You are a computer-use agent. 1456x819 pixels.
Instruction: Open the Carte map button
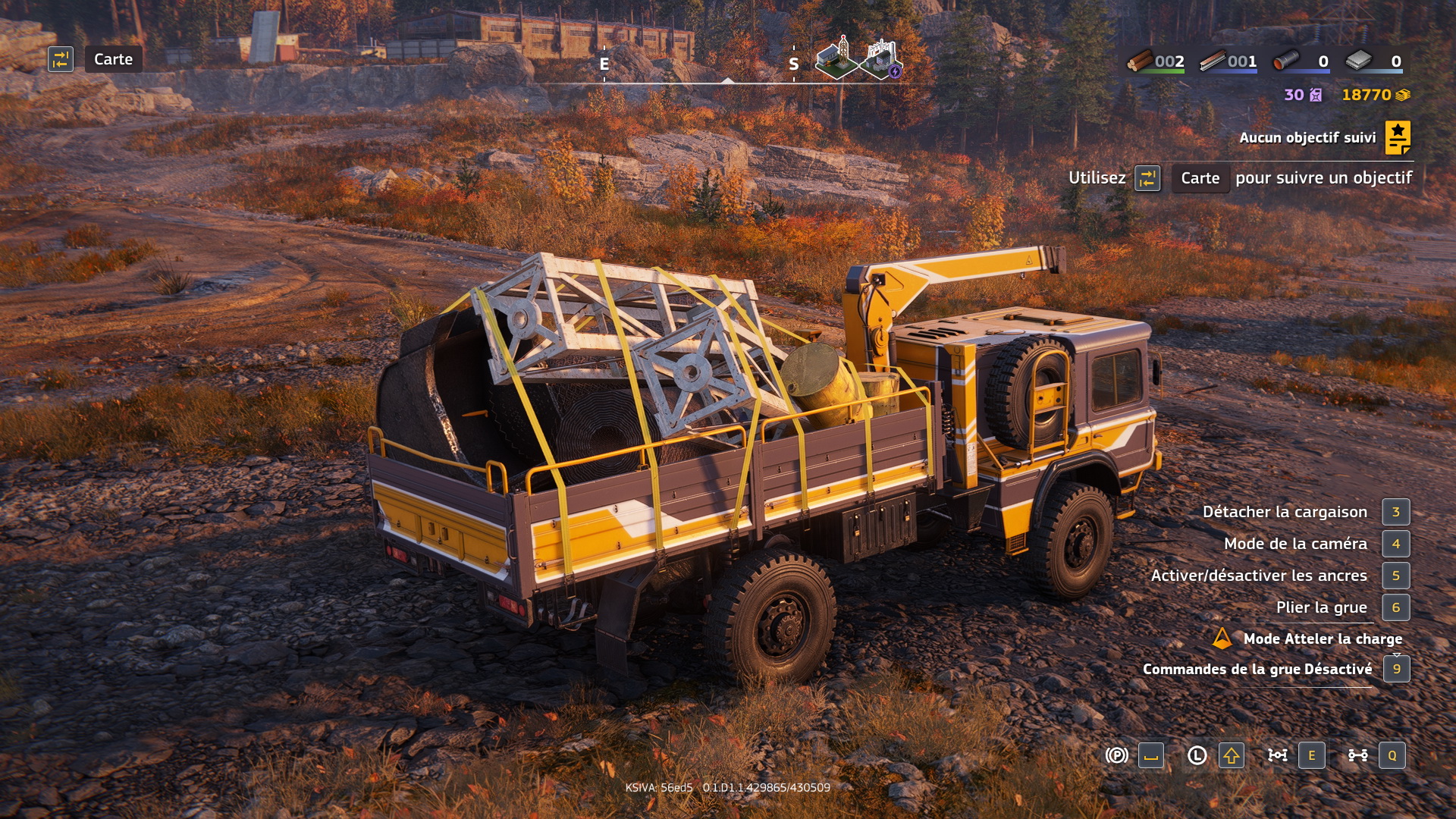[x=113, y=59]
